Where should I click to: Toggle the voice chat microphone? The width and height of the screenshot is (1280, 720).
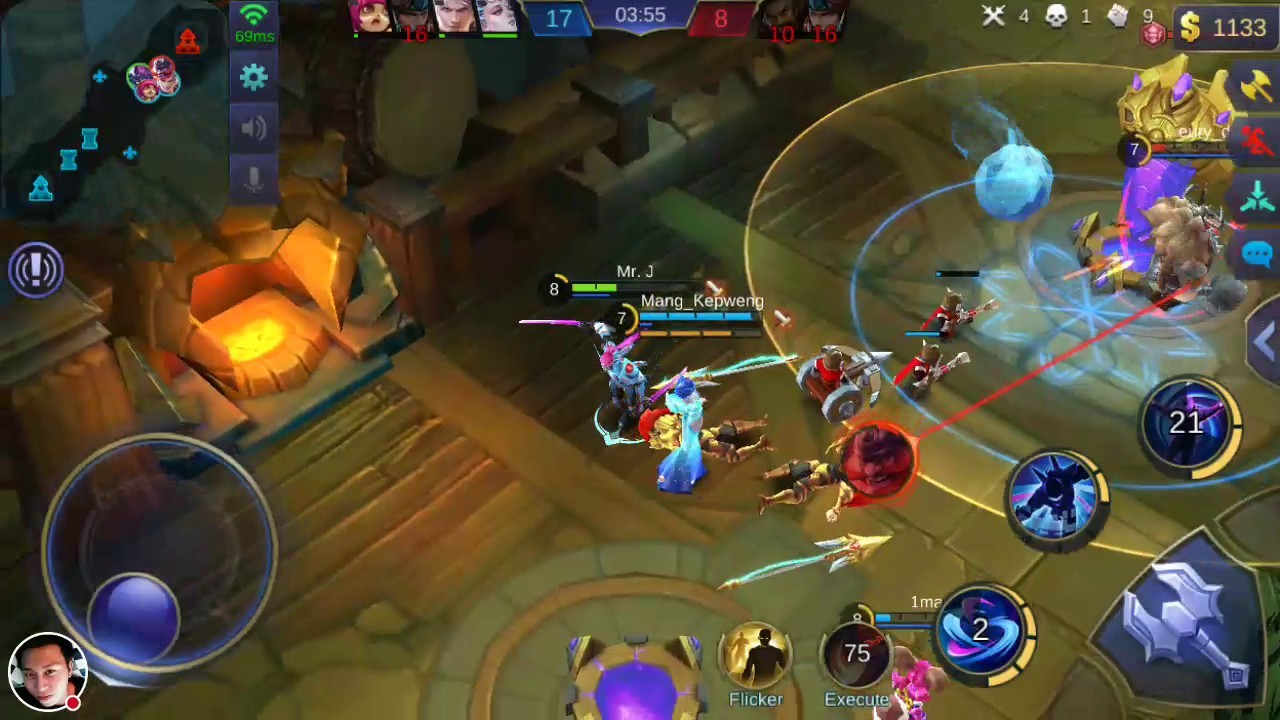(x=253, y=177)
